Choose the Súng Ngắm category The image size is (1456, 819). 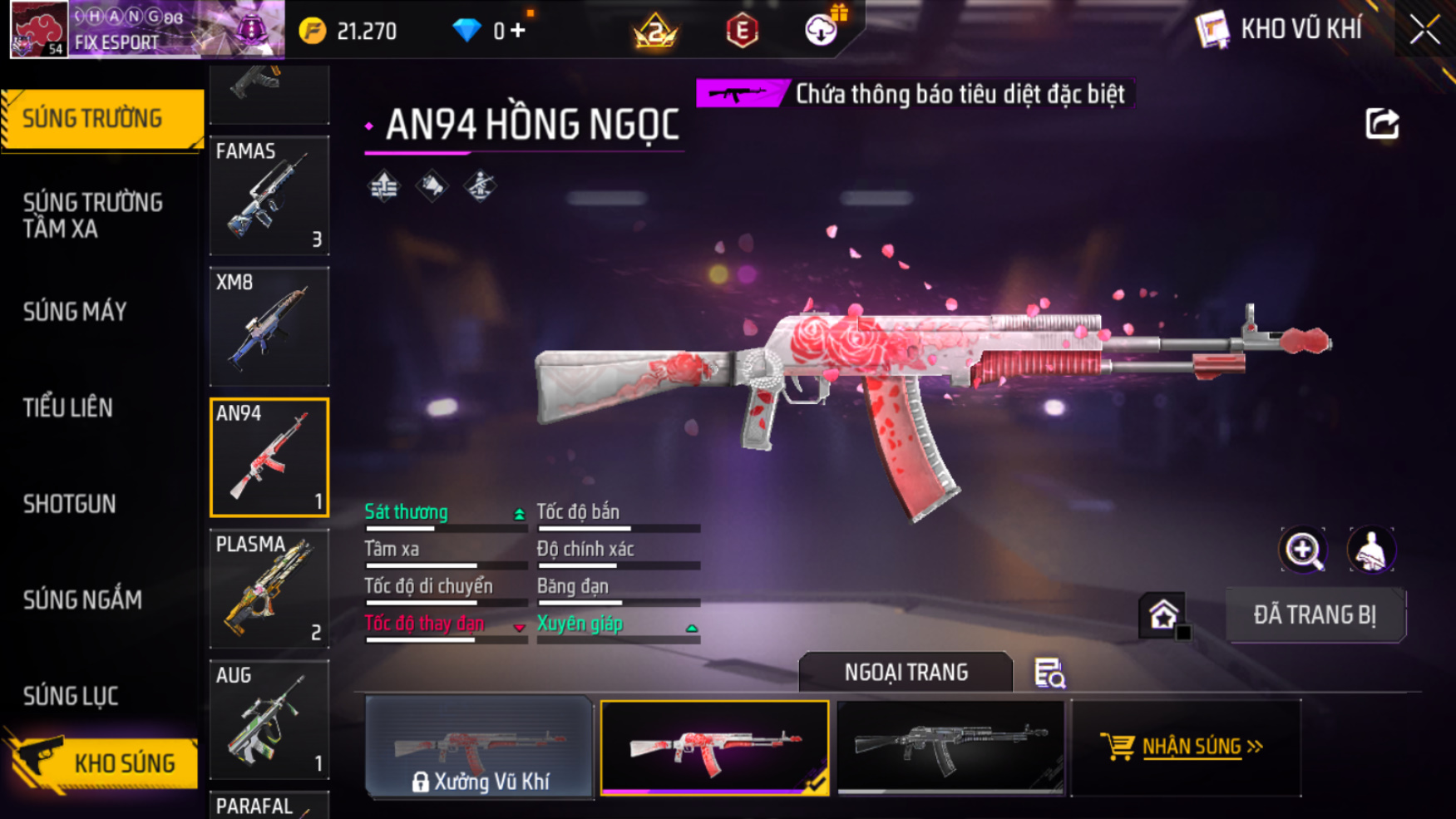coord(82,599)
